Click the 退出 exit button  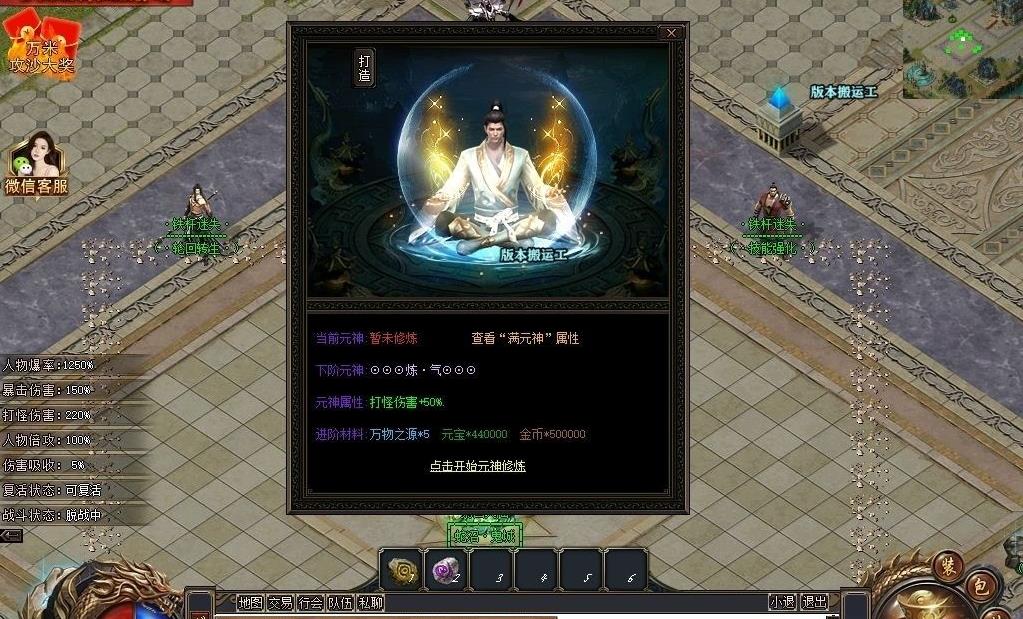pos(815,602)
